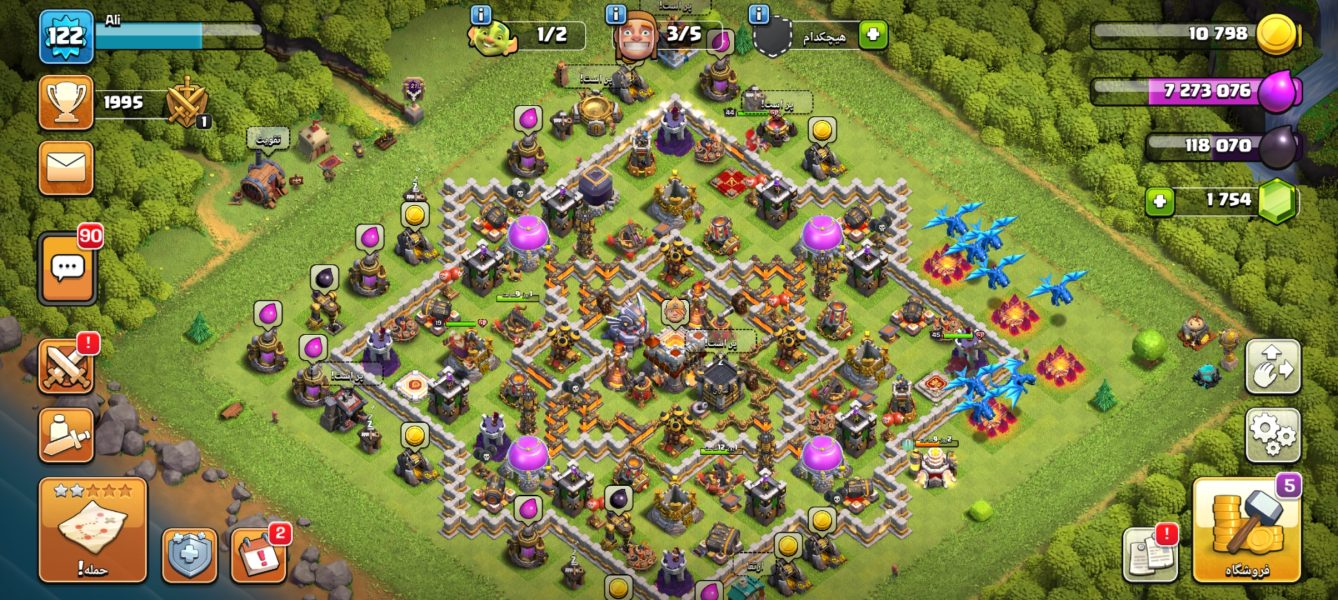Tap the pink elixir resource icon

click(1276, 92)
